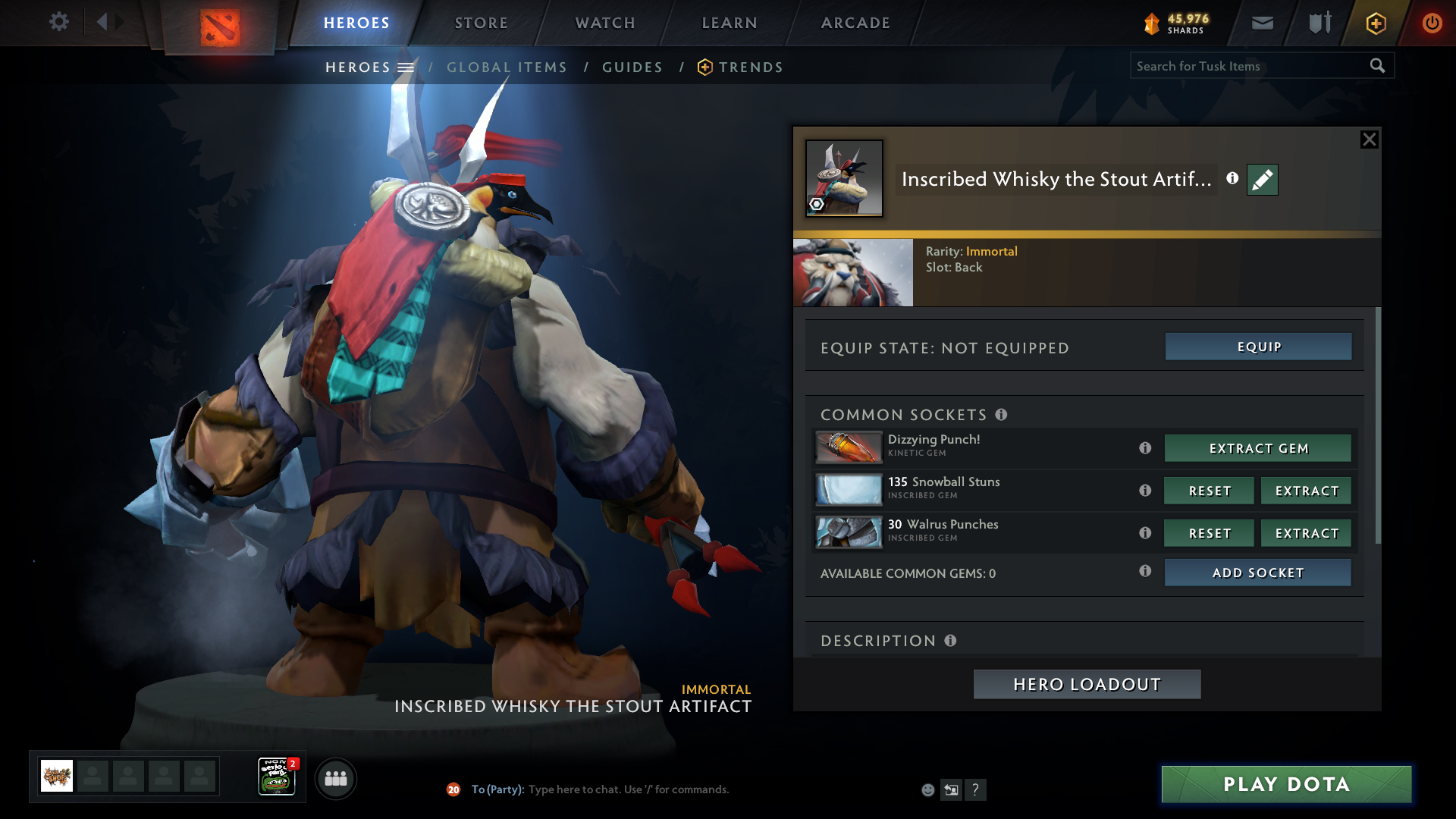This screenshot has width=1456, height=819.
Task: Show the Trends page
Action: (750, 67)
